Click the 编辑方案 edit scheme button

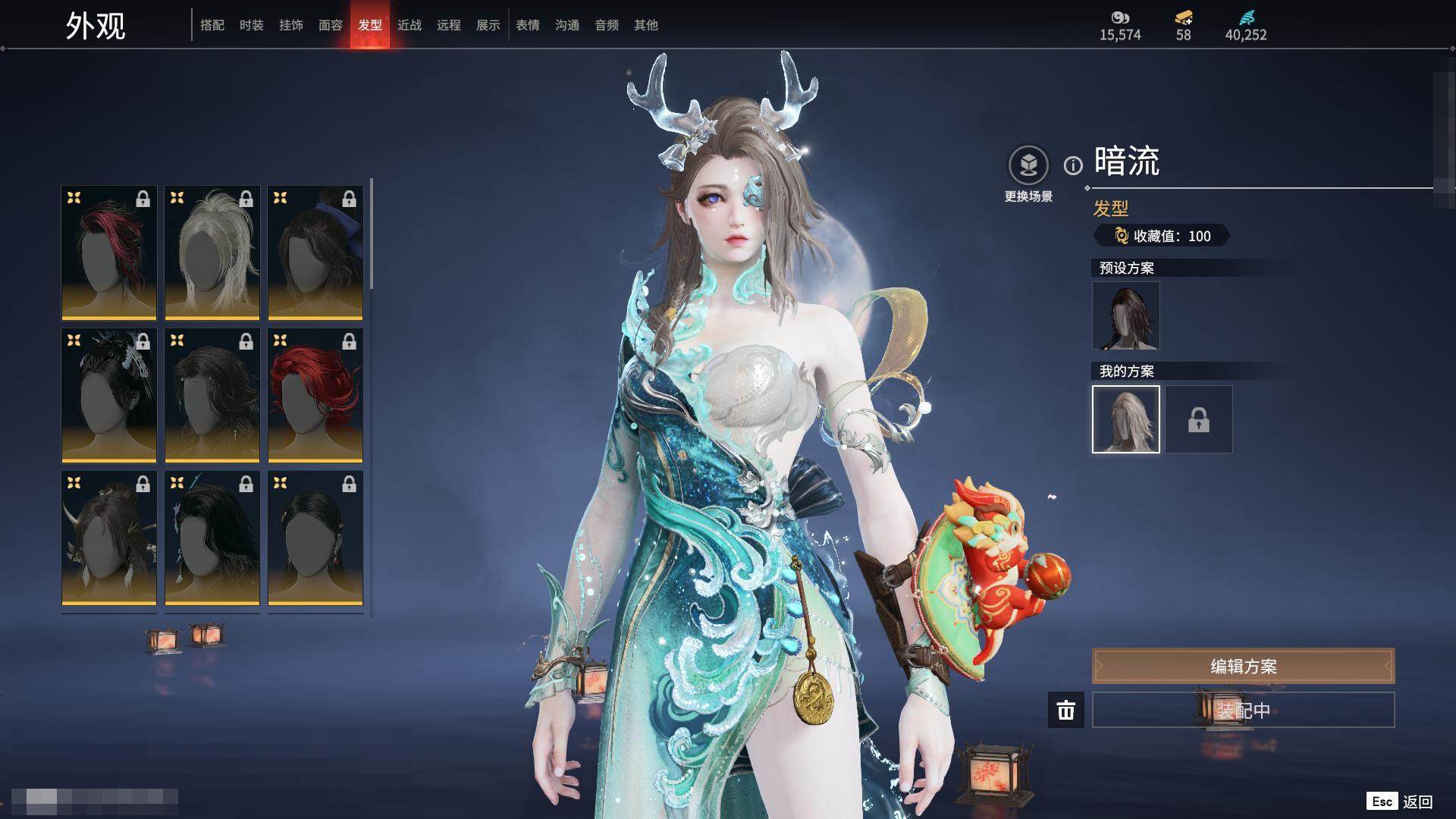(1243, 666)
